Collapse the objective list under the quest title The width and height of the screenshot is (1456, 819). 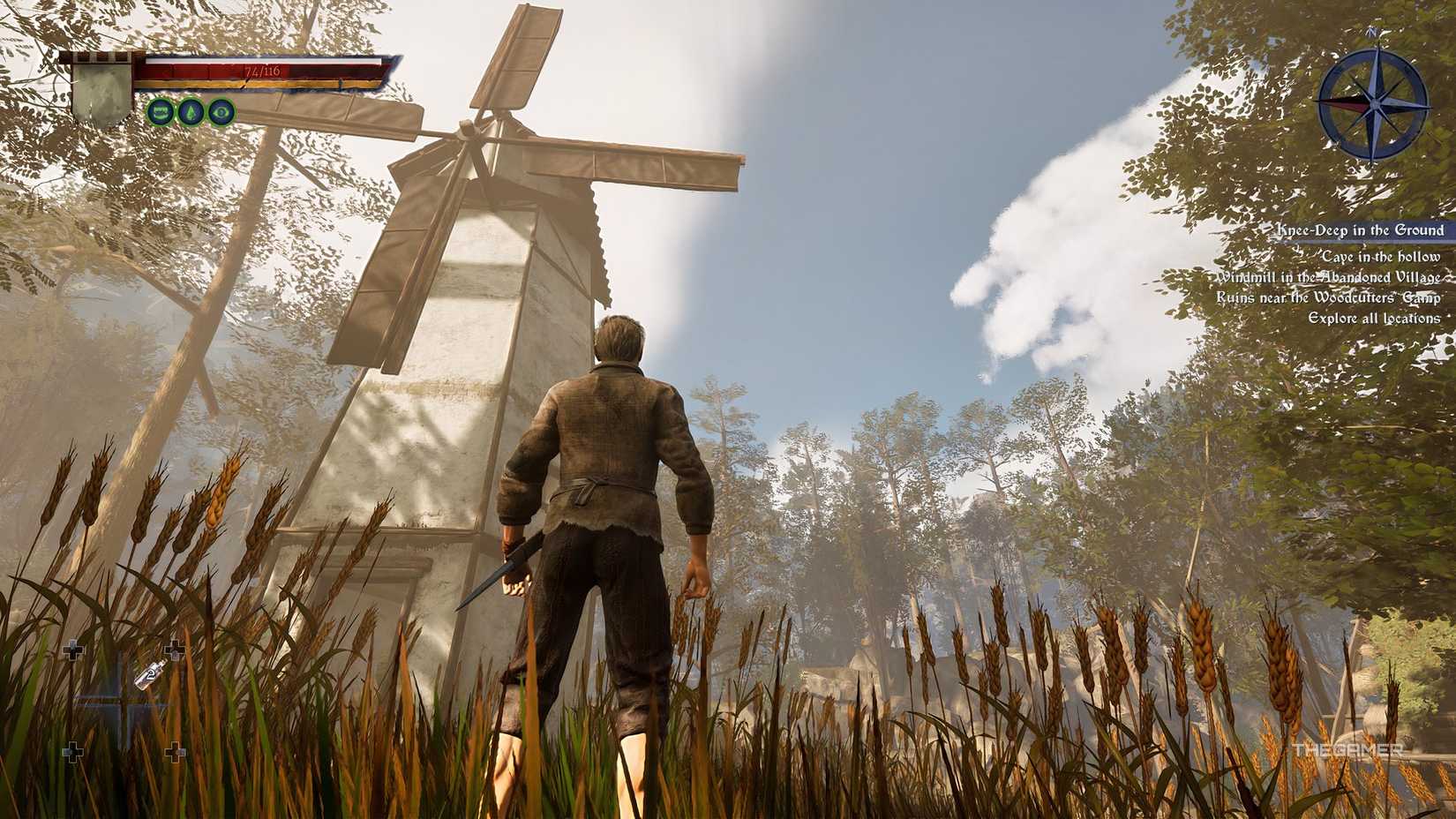pyautogui.click(x=1361, y=230)
